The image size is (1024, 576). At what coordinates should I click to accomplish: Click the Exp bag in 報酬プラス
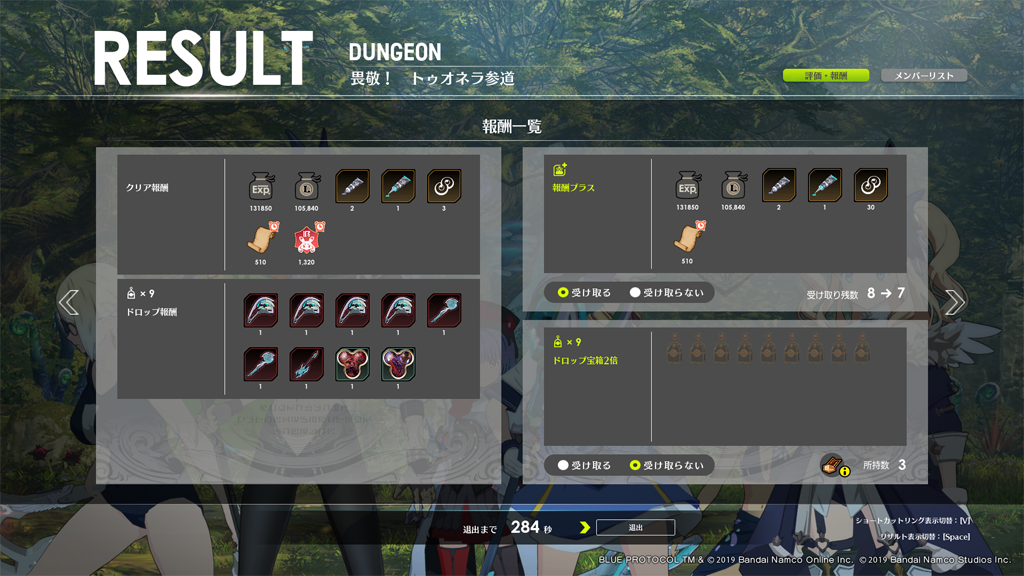click(687, 185)
